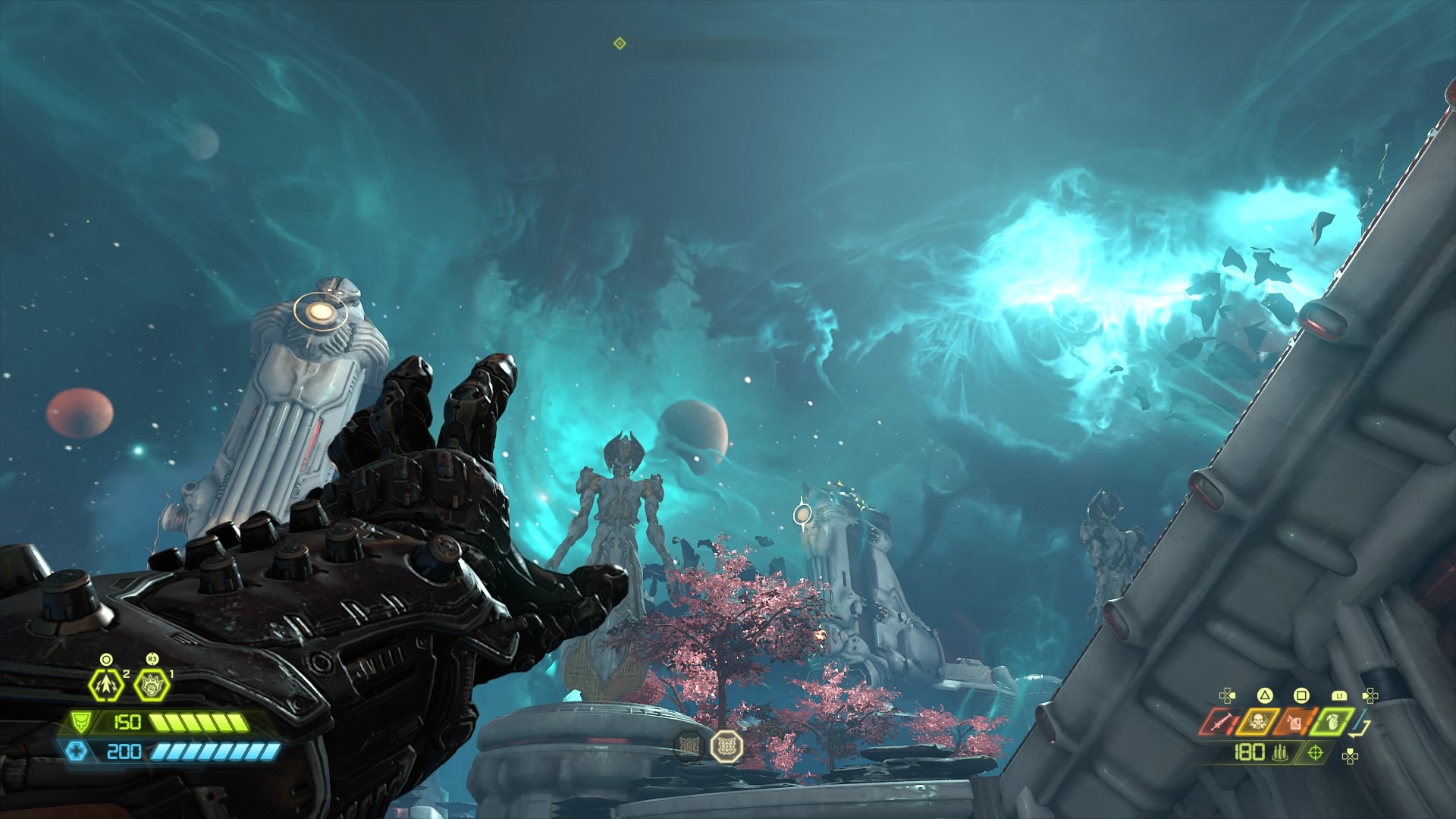Viewport: 1456px width, 819px height.
Task: Activate the dash arrow hexagon icon
Action: [105, 686]
